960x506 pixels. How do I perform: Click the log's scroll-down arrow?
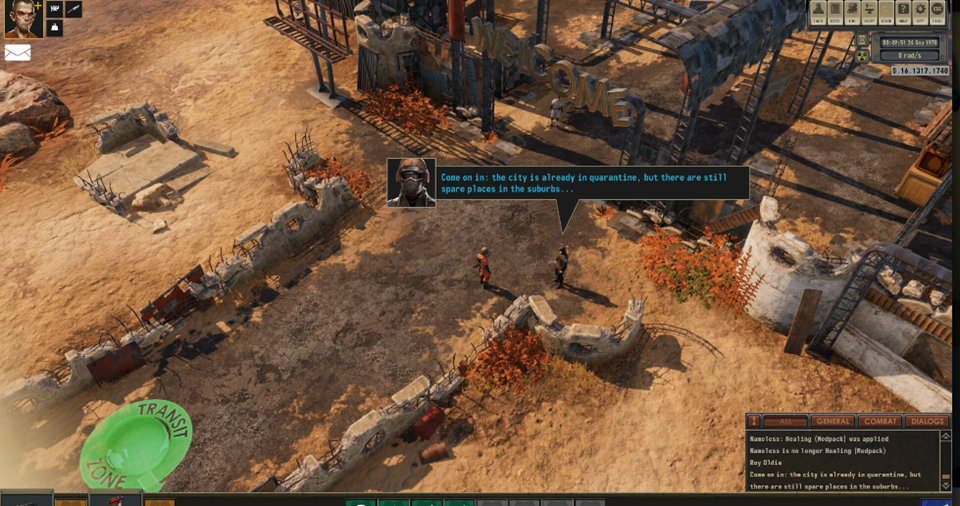947,485
